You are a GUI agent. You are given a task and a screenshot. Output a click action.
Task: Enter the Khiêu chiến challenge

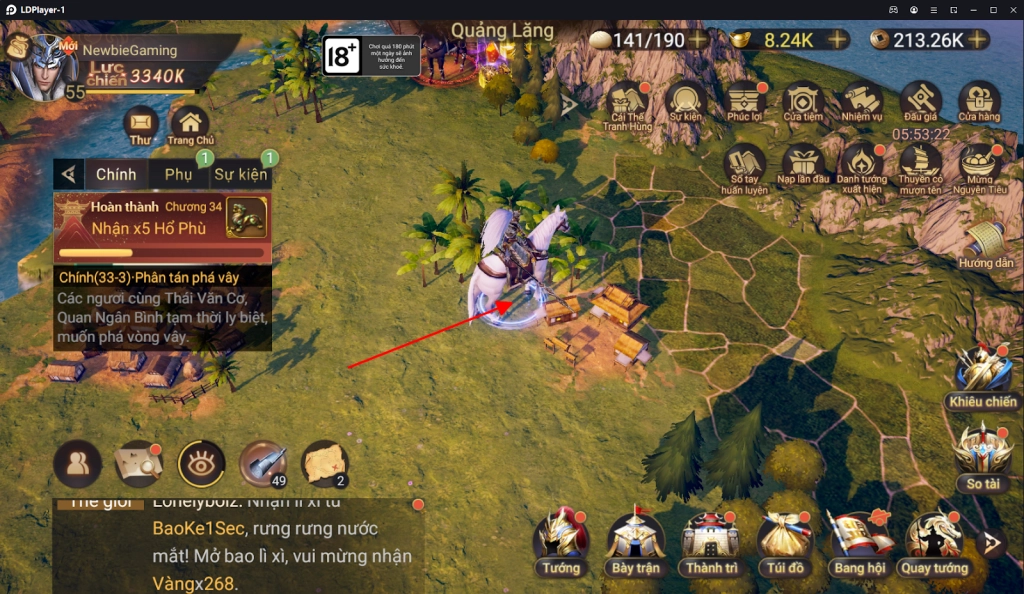(x=982, y=375)
